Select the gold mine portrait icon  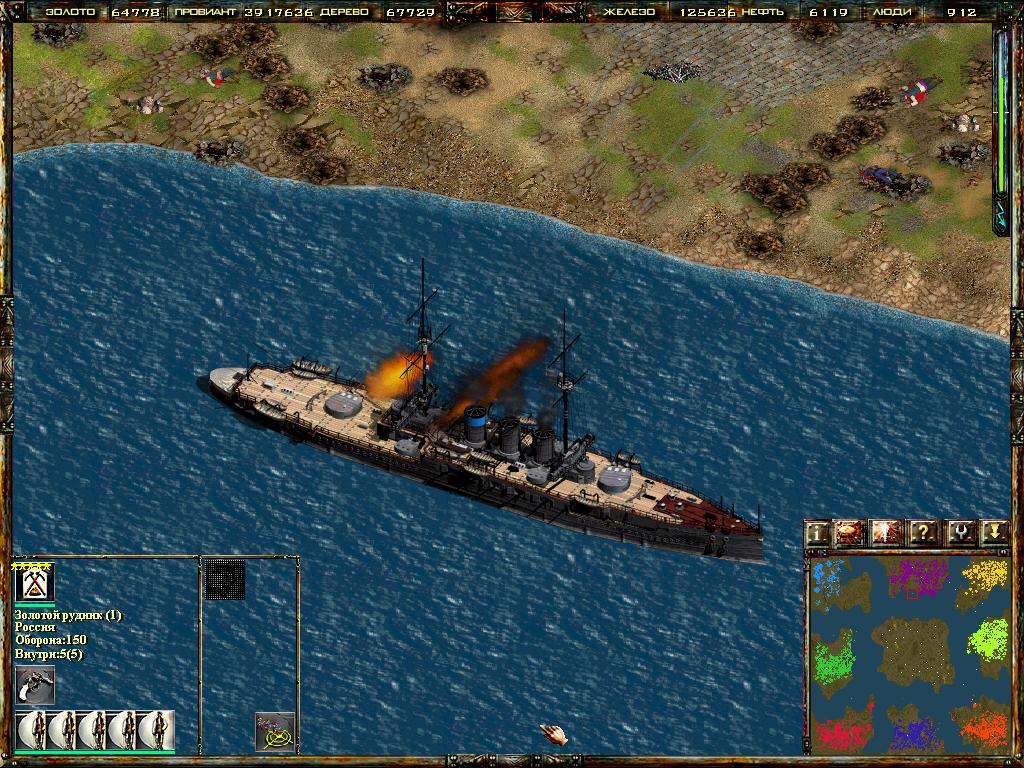35,583
